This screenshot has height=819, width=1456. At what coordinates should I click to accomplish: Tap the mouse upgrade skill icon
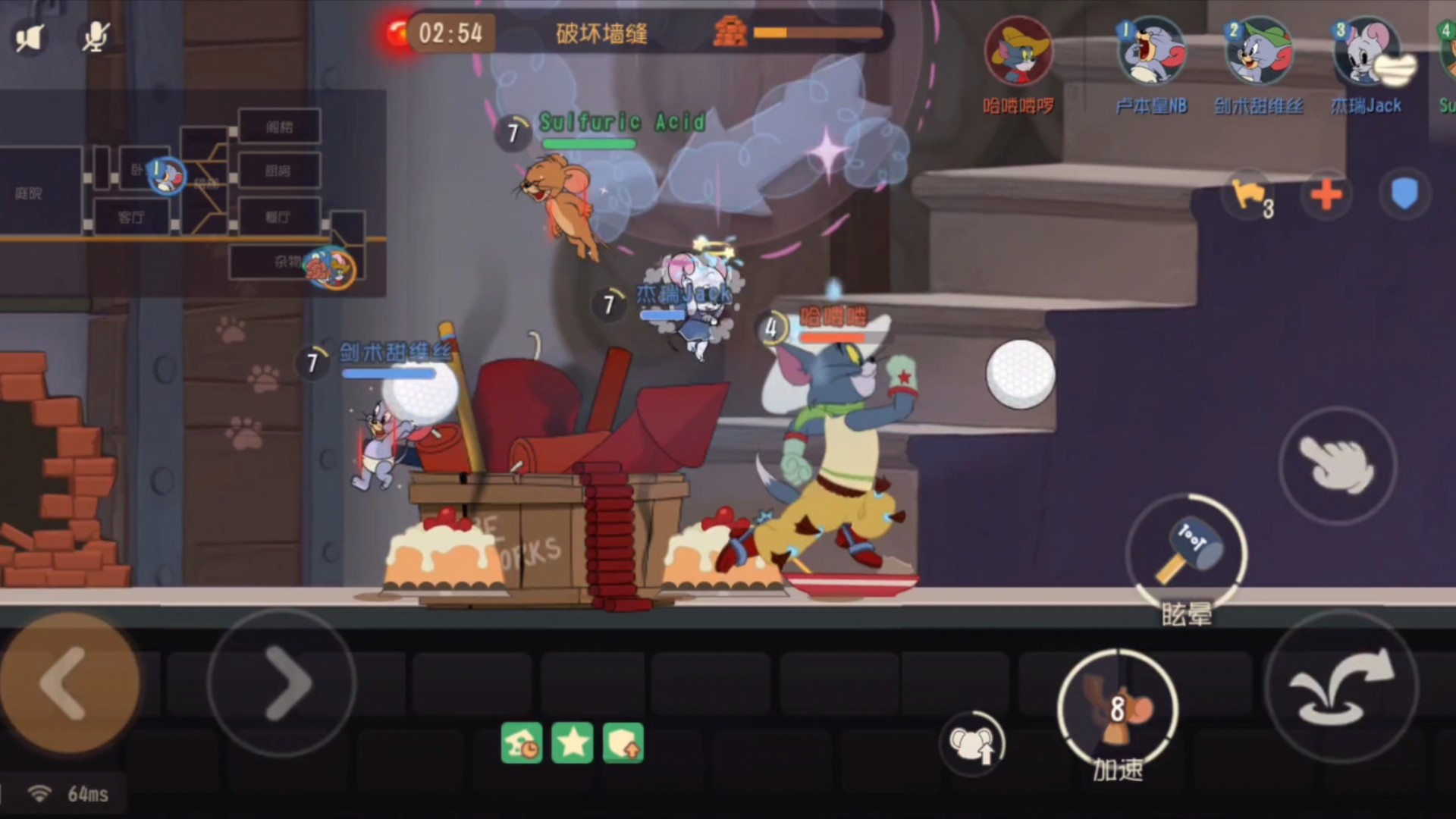coord(972,743)
